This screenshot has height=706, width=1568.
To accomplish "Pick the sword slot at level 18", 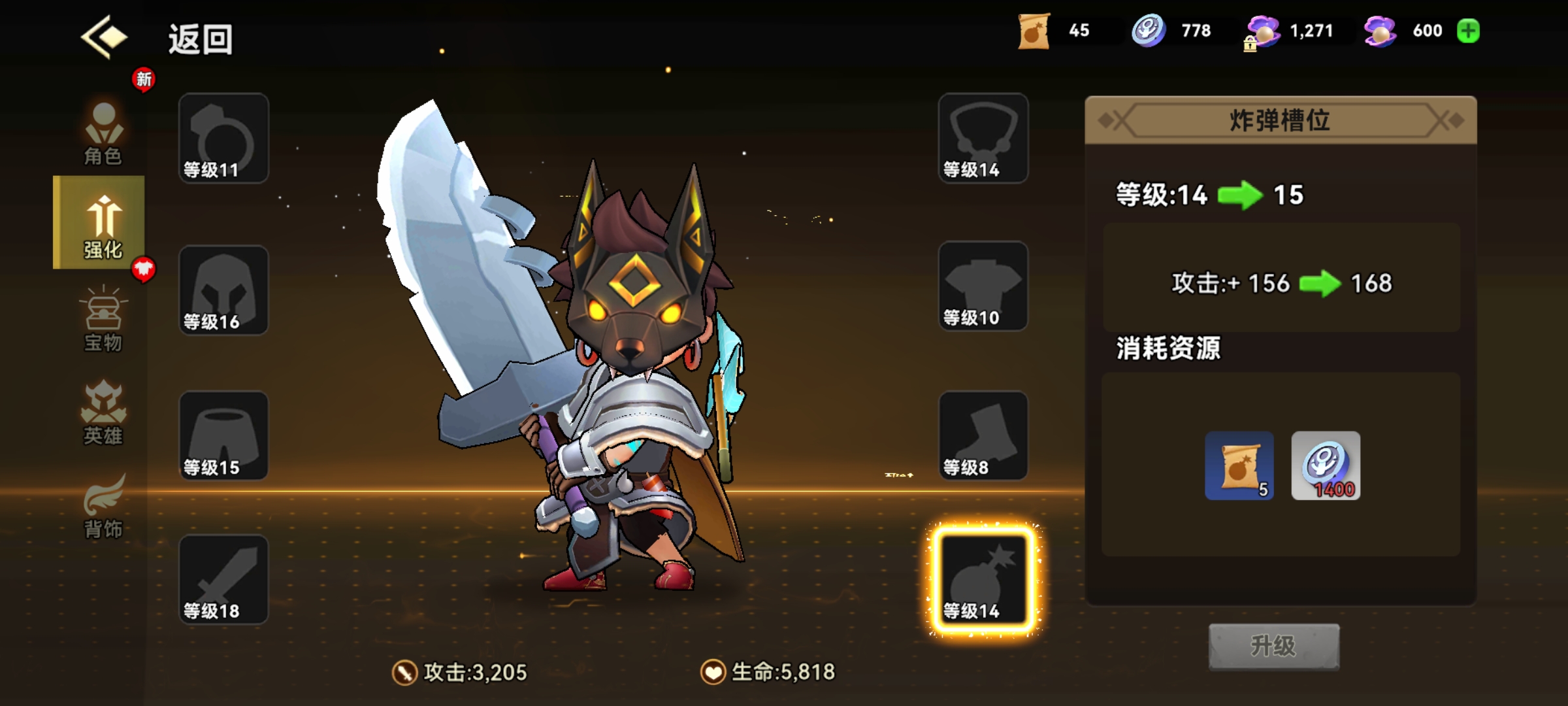I will coord(223,580).
